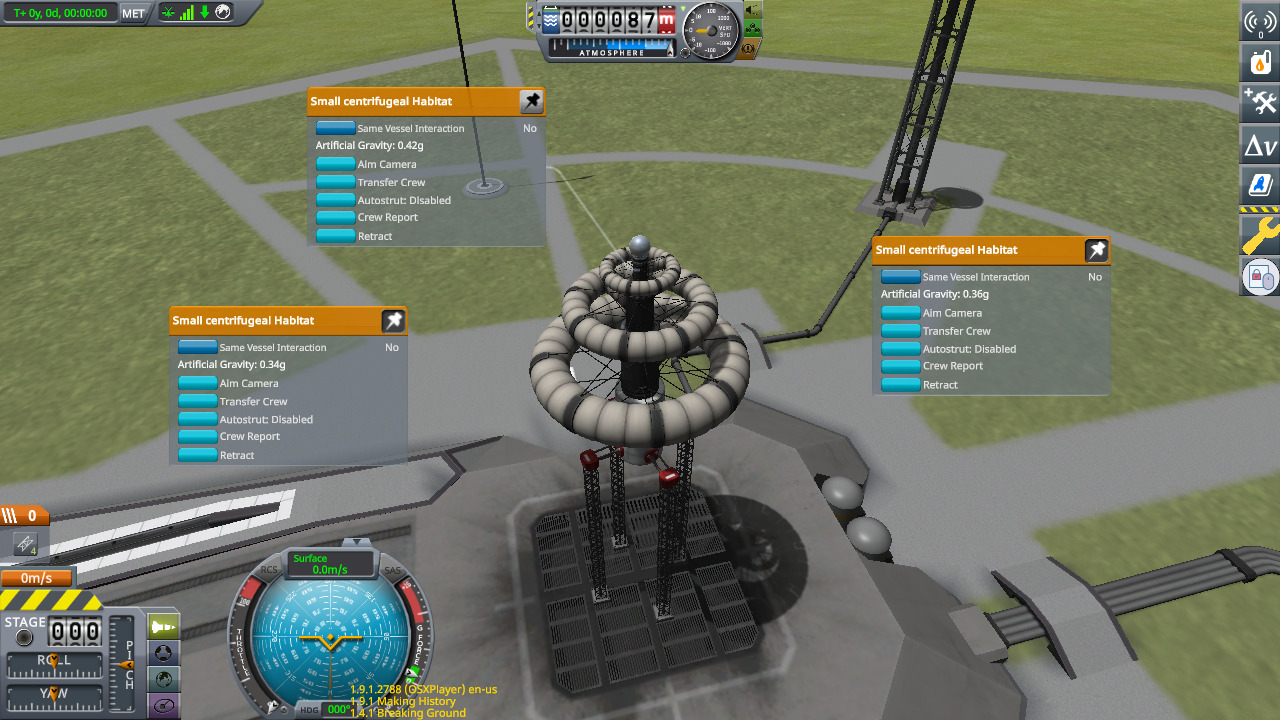1280x720 pixels.
Task: Toggle SAS on the navball
Action: click(393, 571)
